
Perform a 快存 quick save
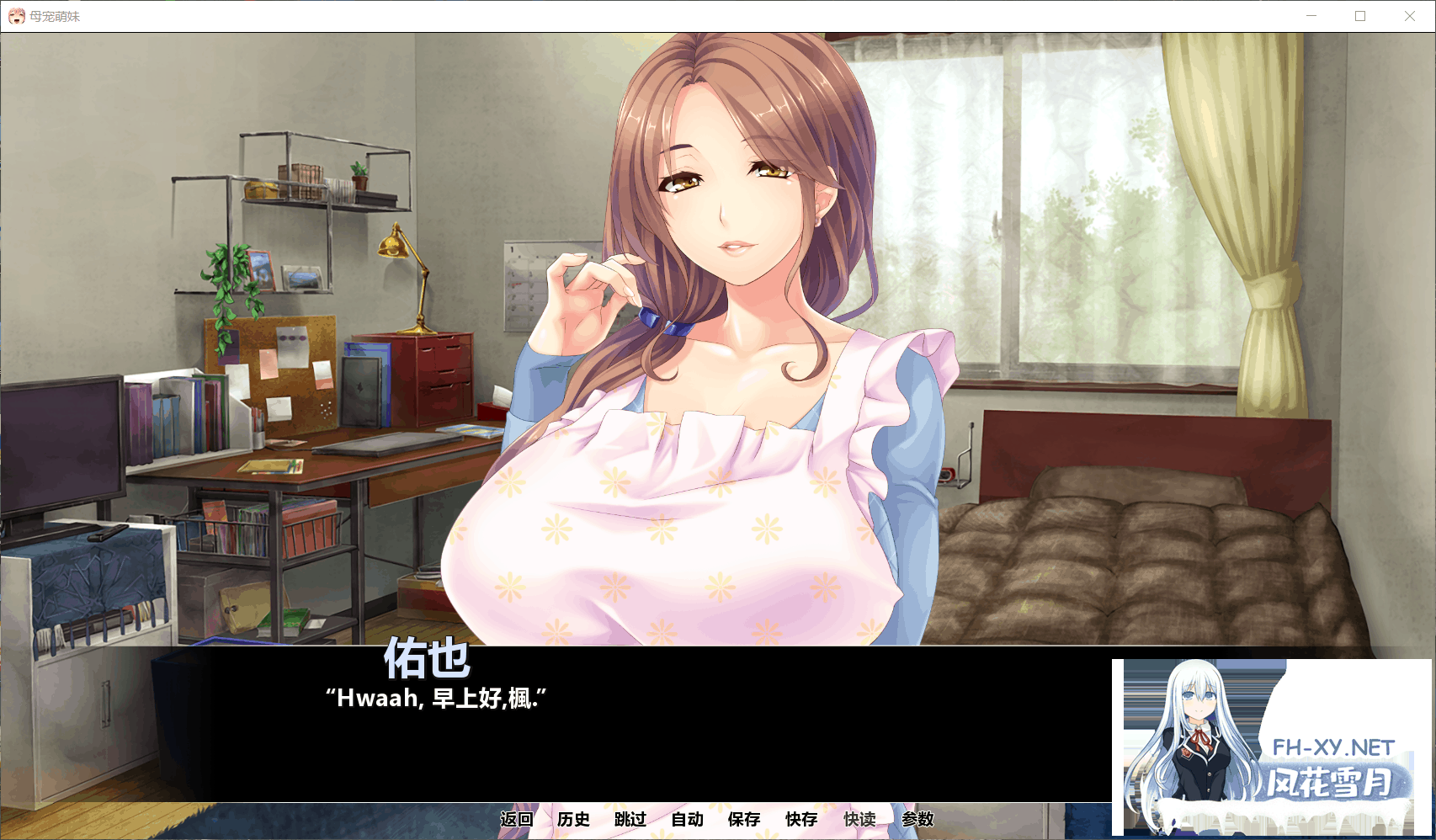(799, 819)
